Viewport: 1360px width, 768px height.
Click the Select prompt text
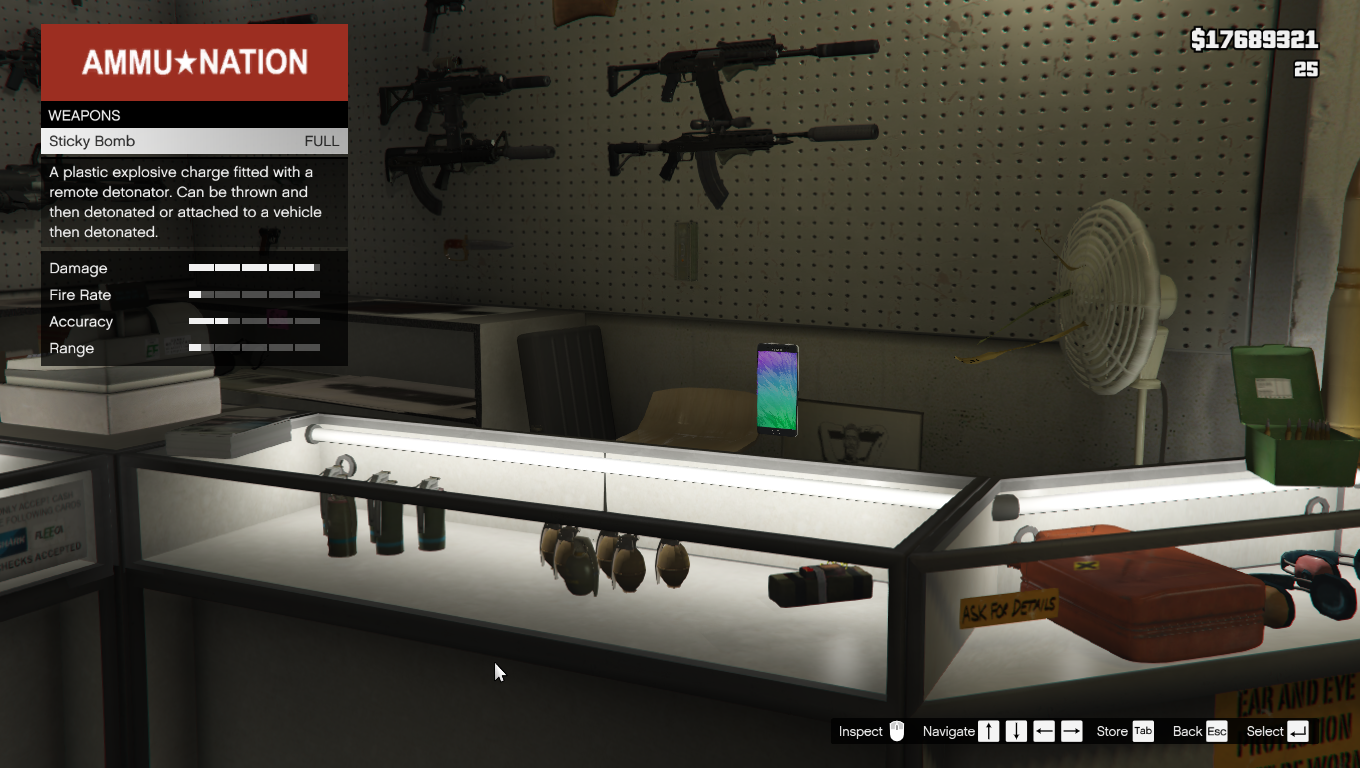tap(1267, 731)
